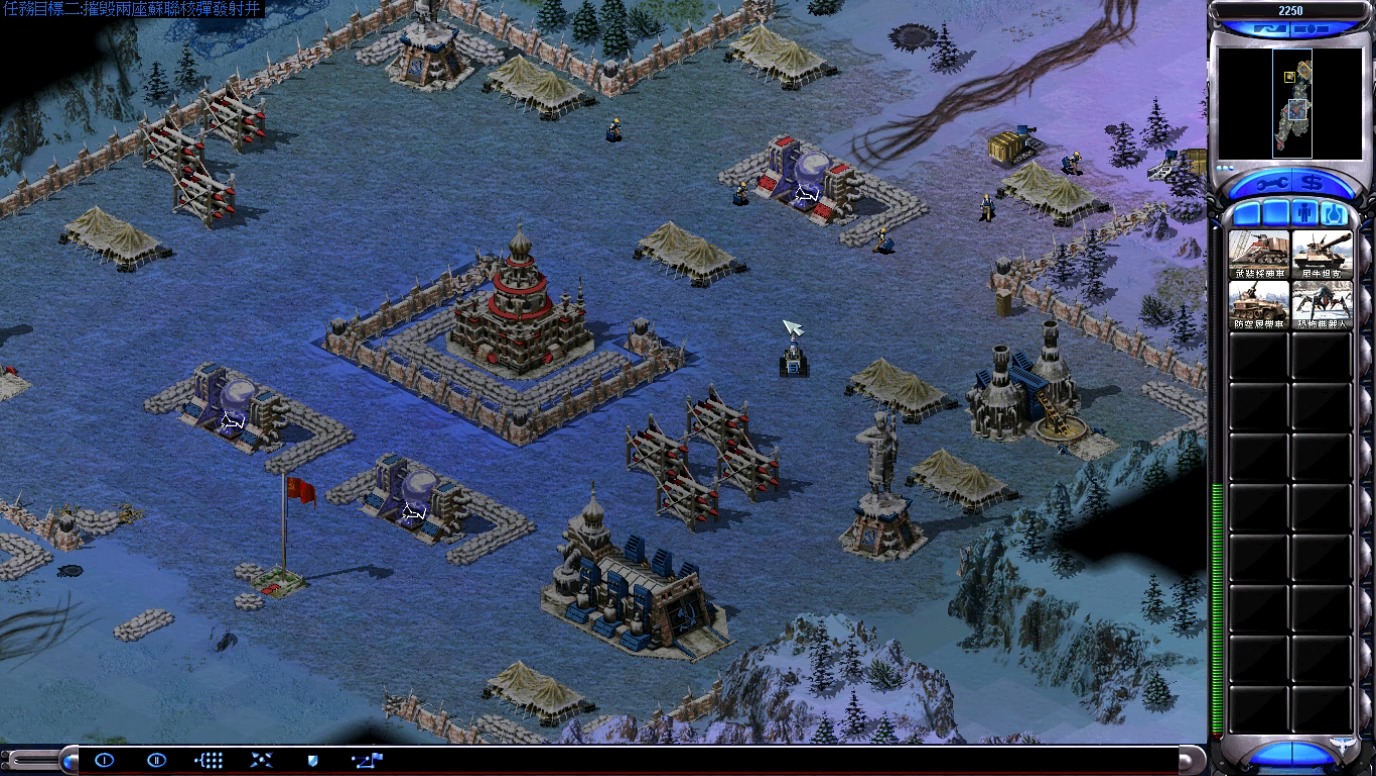Select team I on the command bar
The image size is (1376, 776).
click(x=104, y=761)
